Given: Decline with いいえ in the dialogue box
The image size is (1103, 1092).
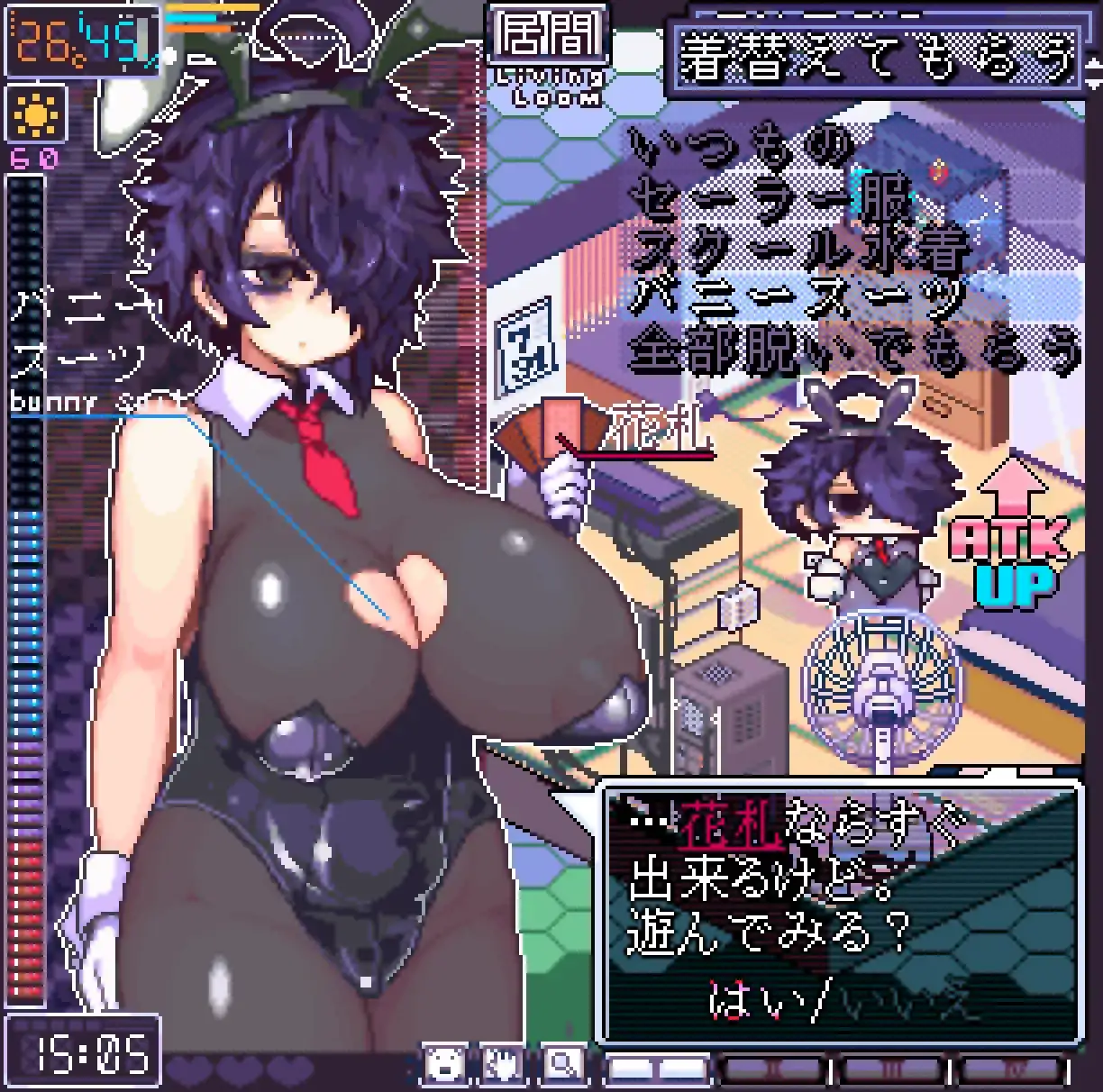Looking at the screenshot, I should pos(908,1000).
